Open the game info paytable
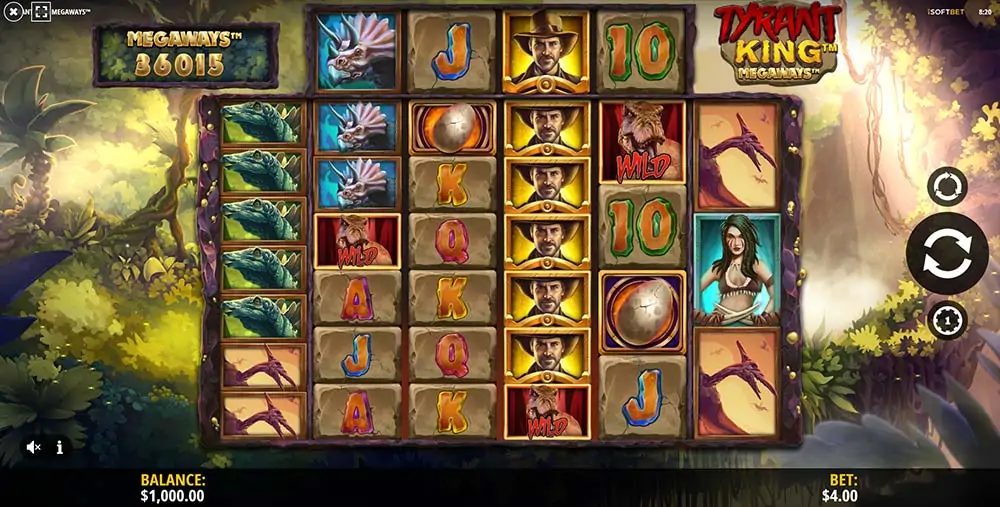 coord(60,447)
